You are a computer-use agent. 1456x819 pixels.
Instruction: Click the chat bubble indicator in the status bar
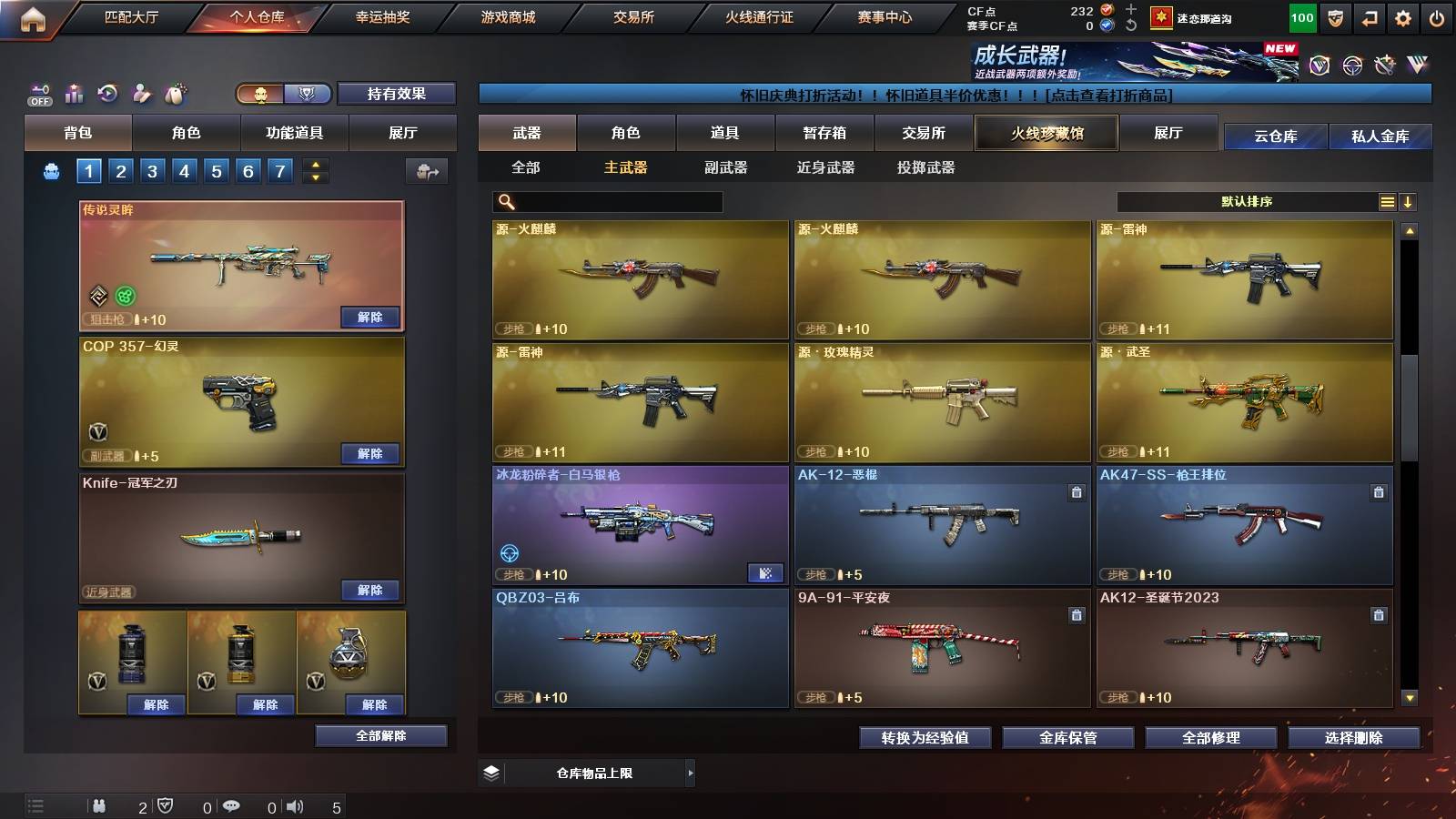click(233, 806)
